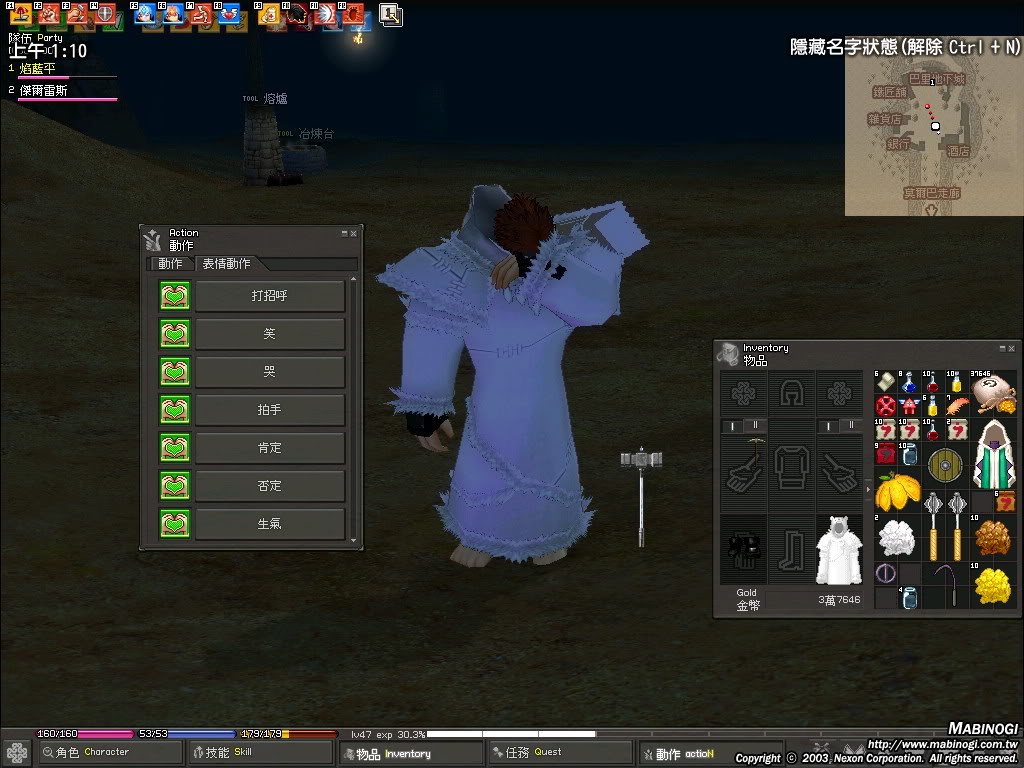Select the round wooden shield in inventory

tap(943, 466)
